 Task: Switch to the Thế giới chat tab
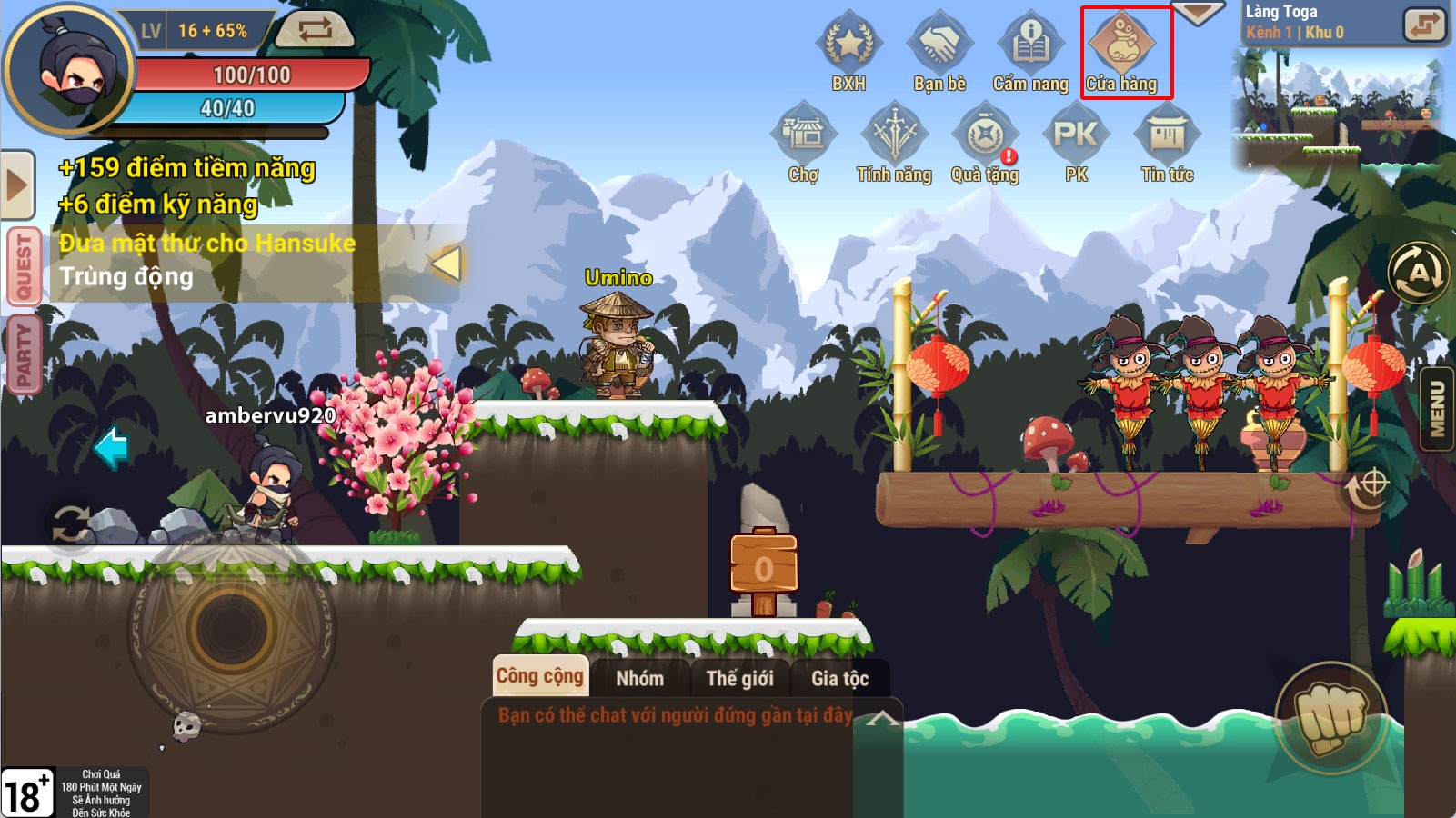739,678
